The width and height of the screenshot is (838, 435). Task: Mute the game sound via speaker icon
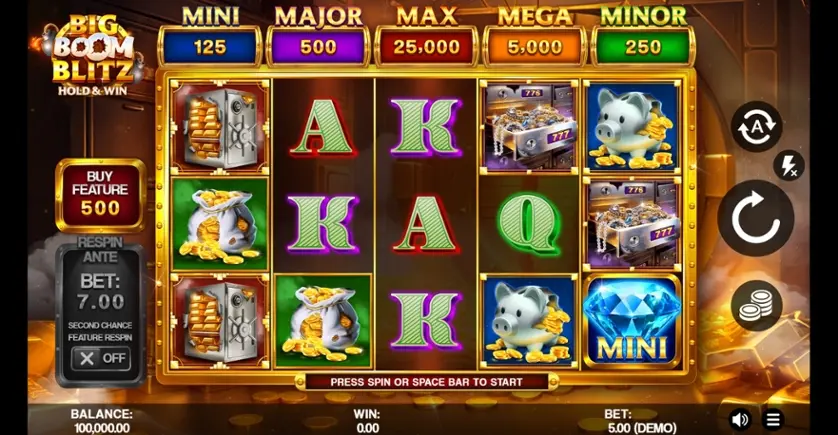740,419
